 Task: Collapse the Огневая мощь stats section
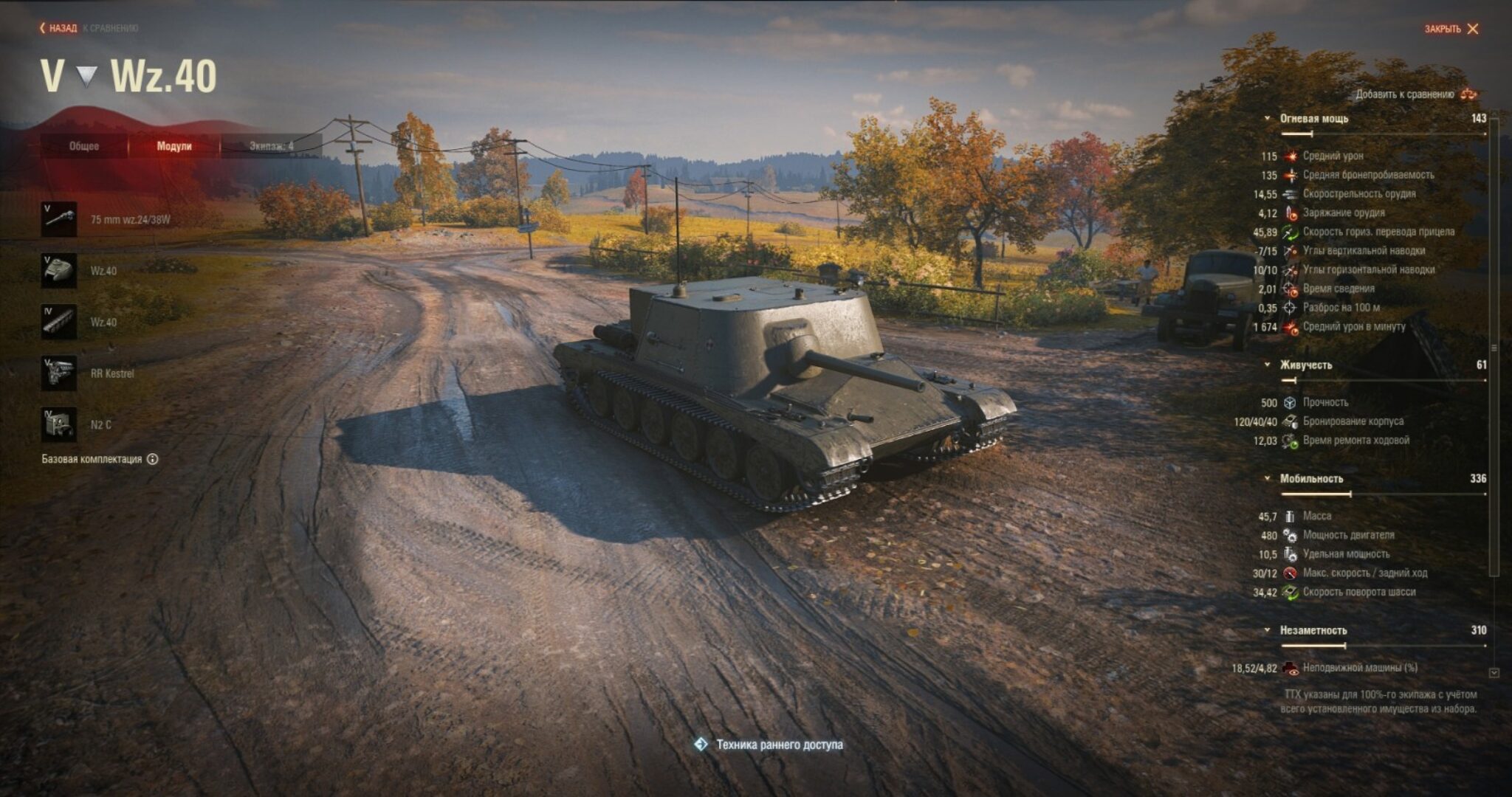coord(1267,118)
